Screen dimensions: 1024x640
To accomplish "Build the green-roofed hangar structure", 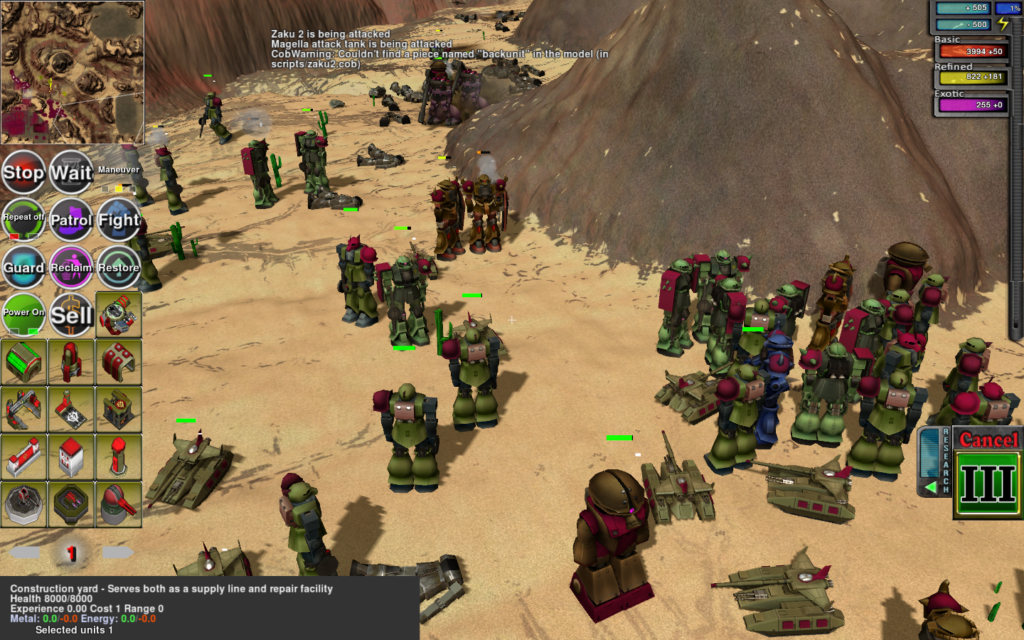I will coord(23,362).
